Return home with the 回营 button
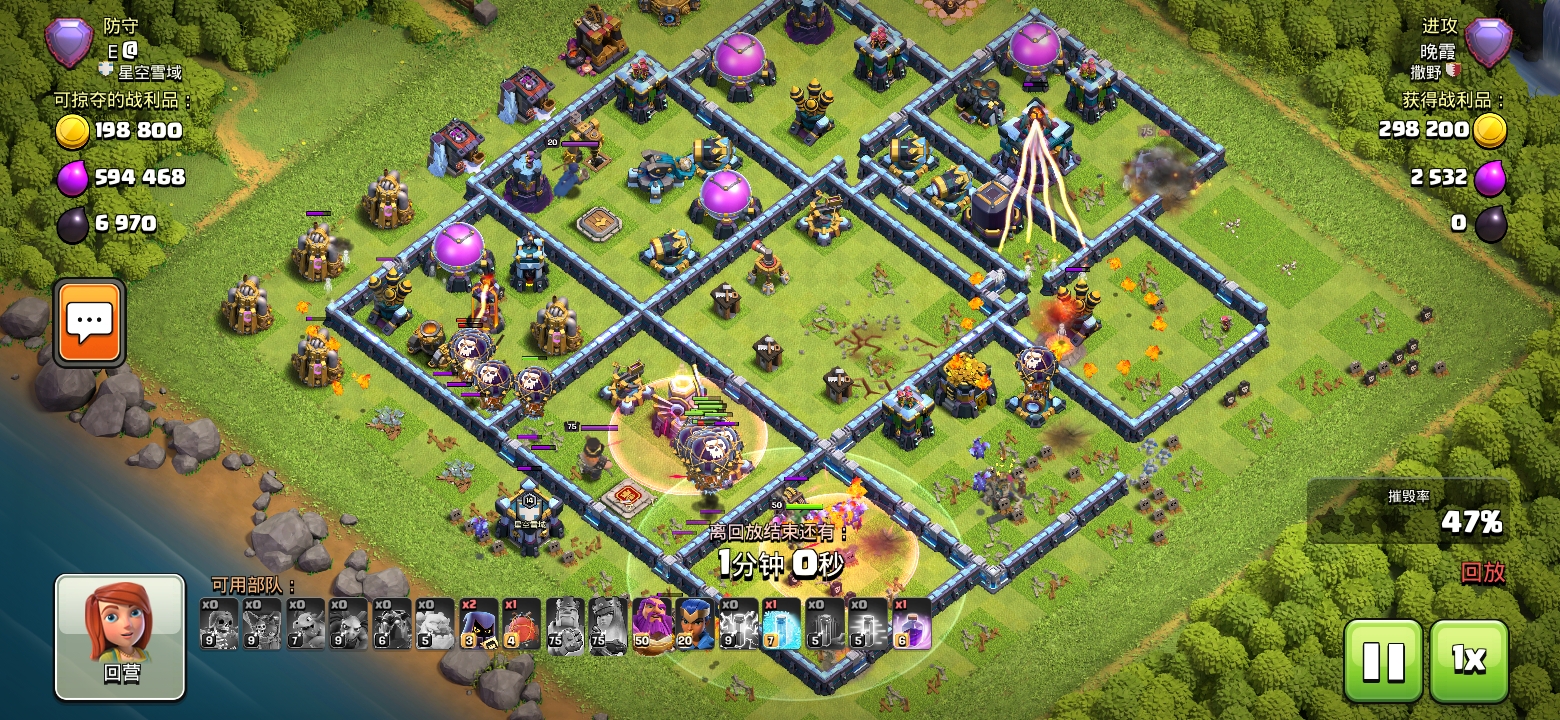The width and height of the screenshot is (1560, 720). [x=120, y=636]
